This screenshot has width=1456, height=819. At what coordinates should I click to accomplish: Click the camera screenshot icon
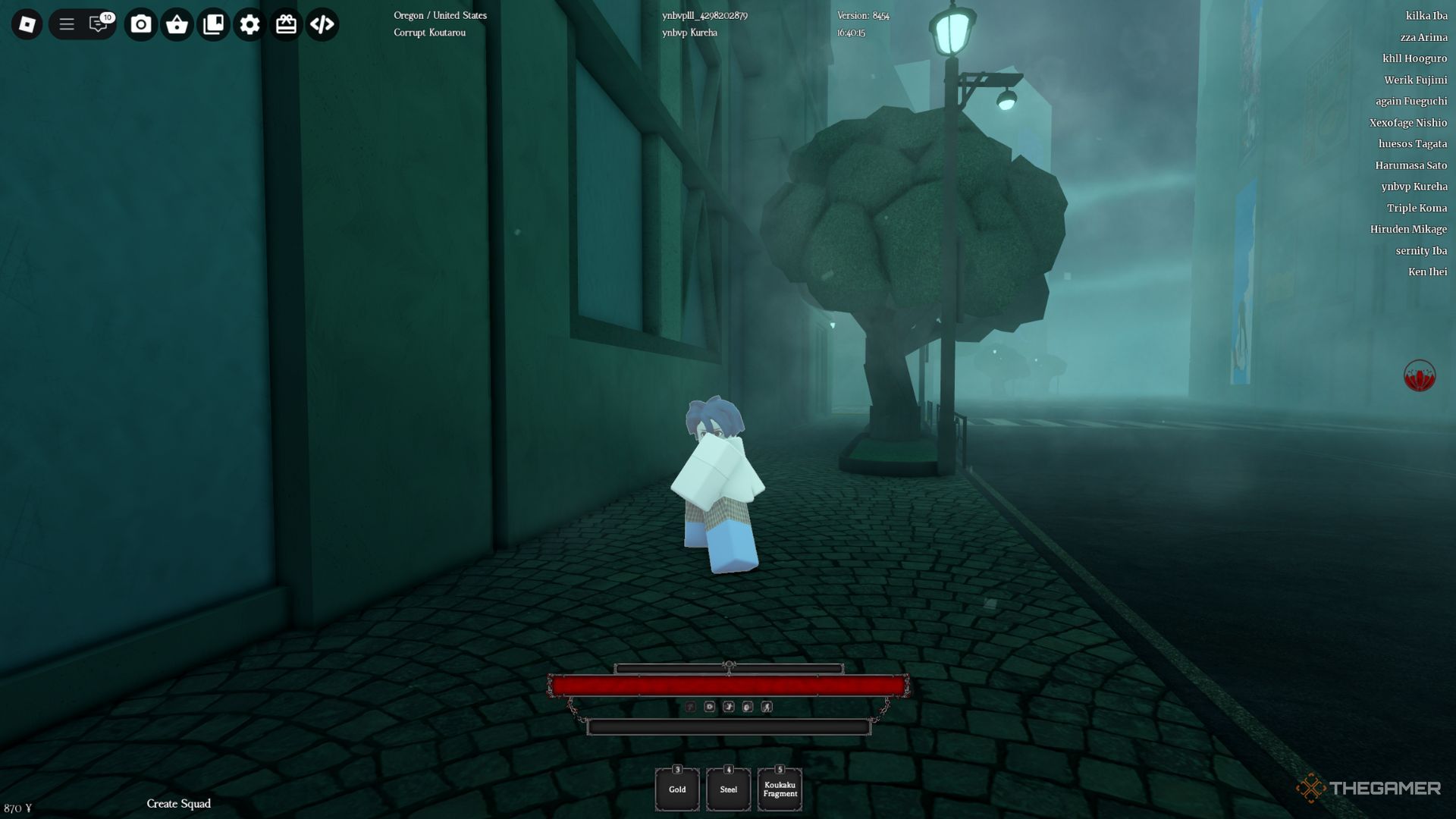(140, 24)
